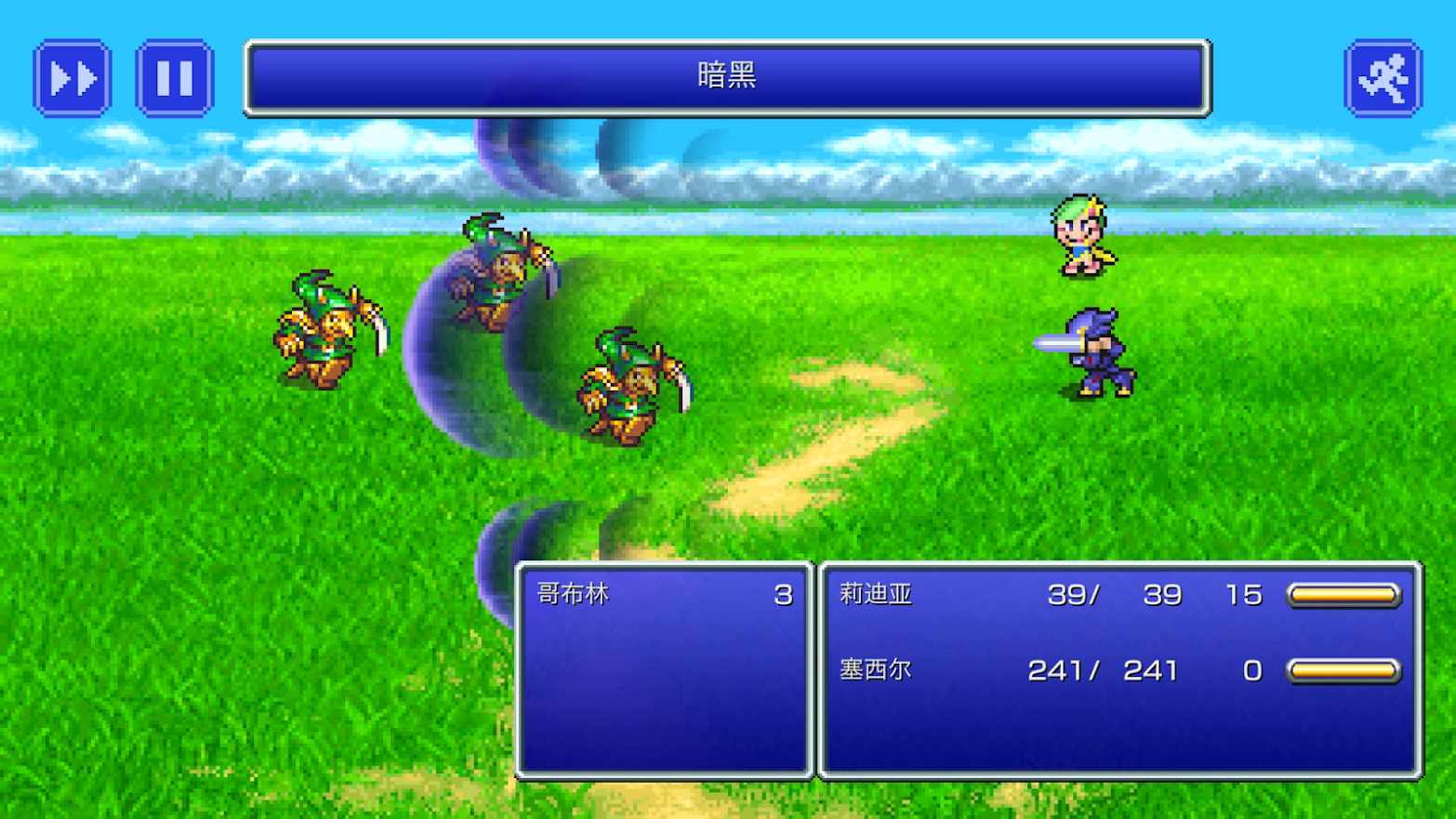Click the 暗黑 command banner
Image resolution: width=1456 pixels, height=819 pixels.
728,77
